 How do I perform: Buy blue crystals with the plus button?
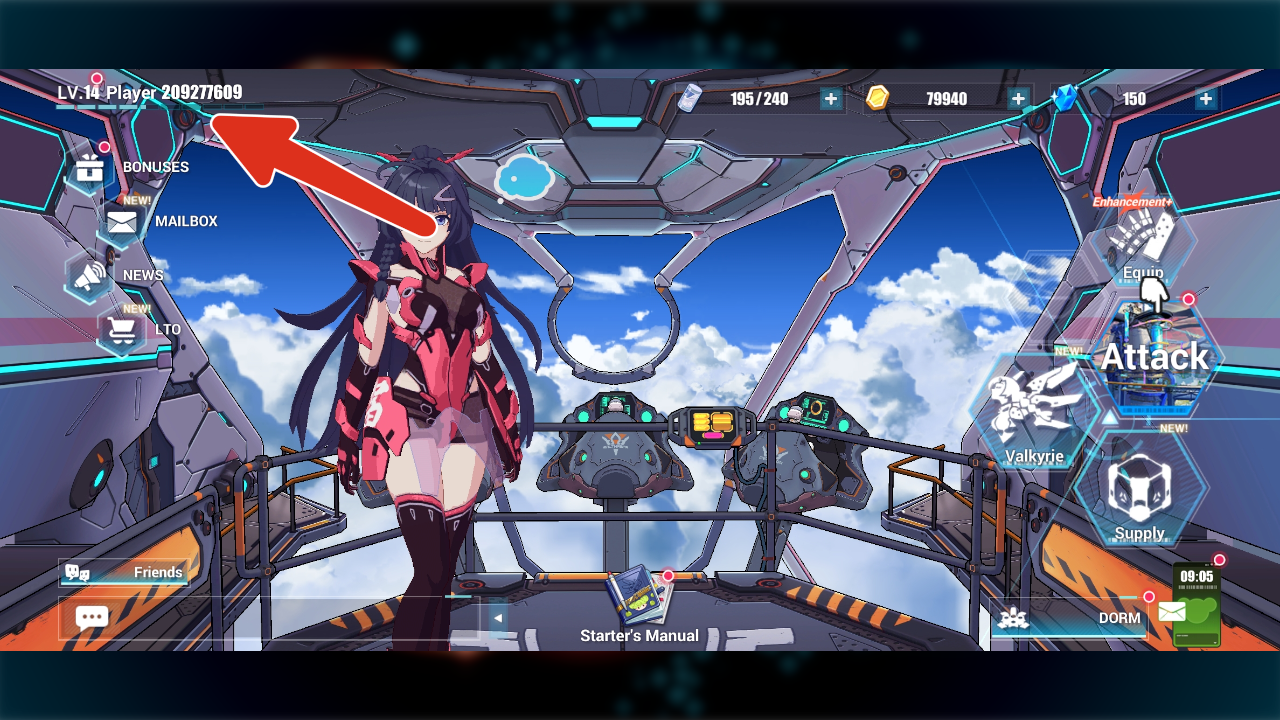click(x=1206, y=99)
